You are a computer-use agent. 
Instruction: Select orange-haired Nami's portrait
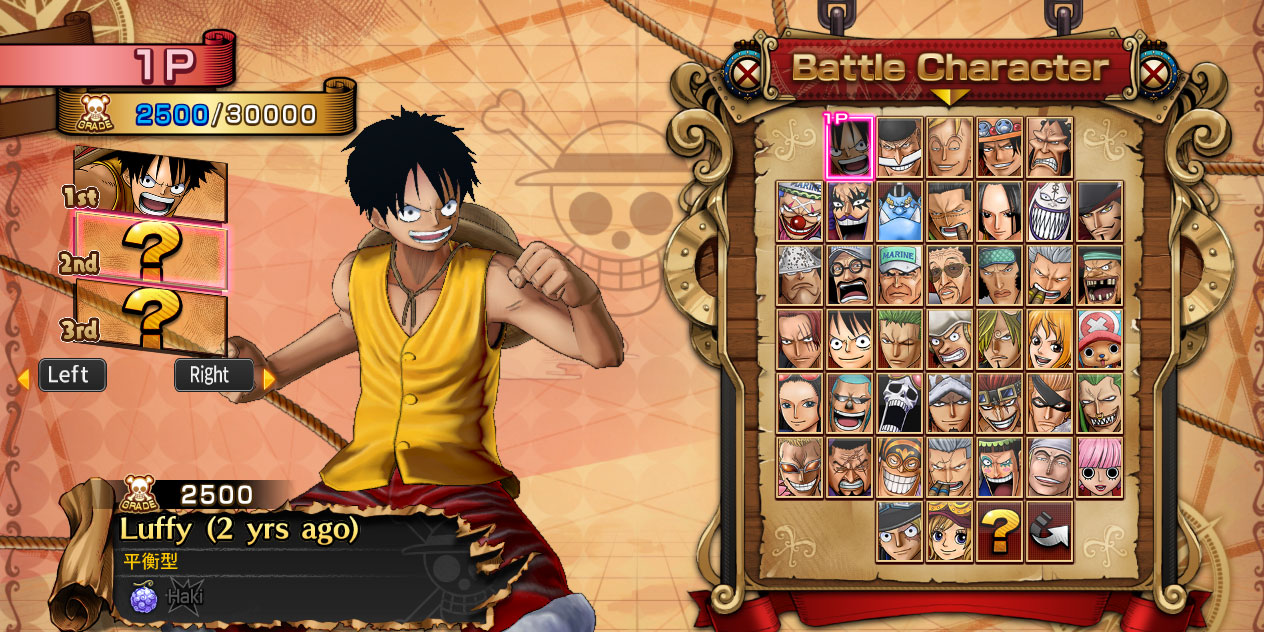coord(1049,339)
